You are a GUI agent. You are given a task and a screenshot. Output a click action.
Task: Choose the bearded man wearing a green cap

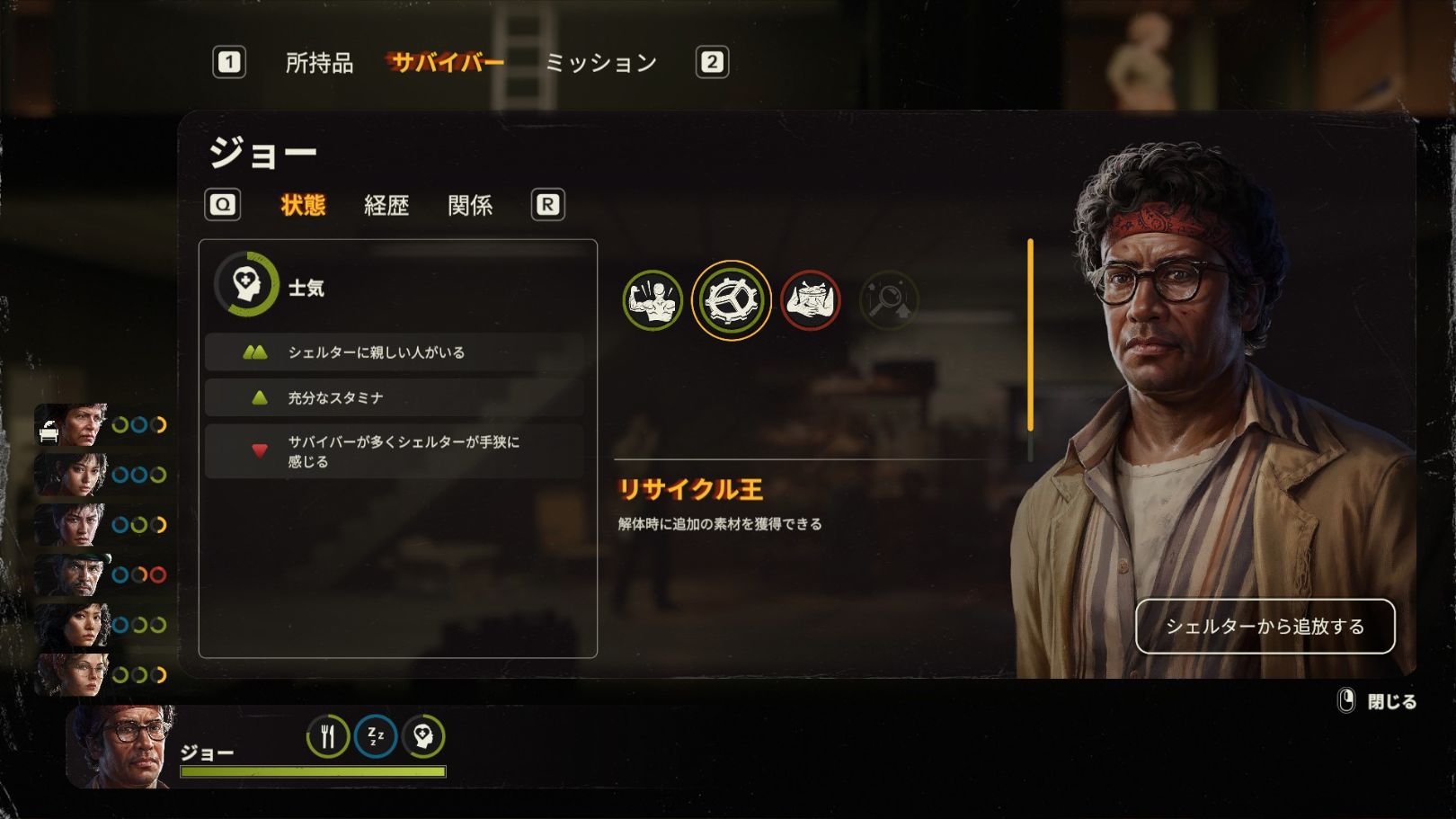pyautogui.click(x=74, y=575)
